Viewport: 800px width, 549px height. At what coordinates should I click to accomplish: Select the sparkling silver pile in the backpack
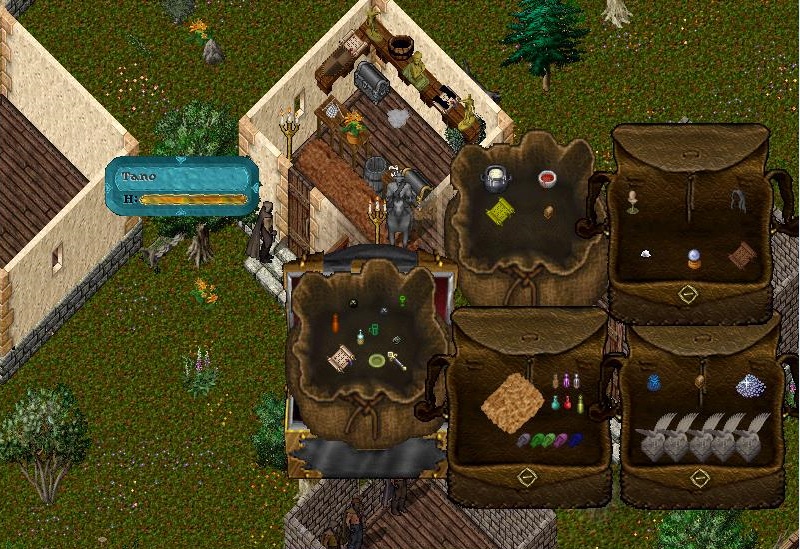coord(750,385)
